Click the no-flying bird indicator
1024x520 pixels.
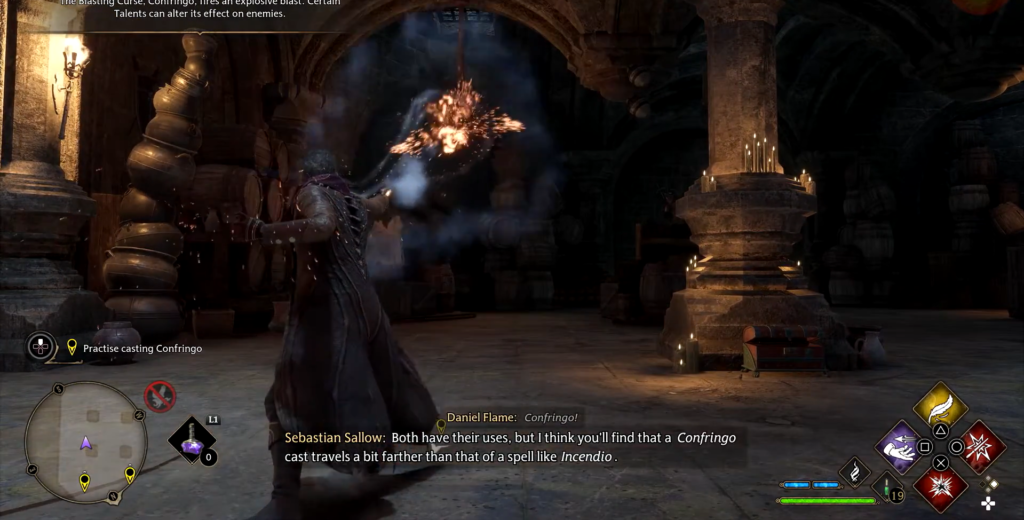point(159,396)
